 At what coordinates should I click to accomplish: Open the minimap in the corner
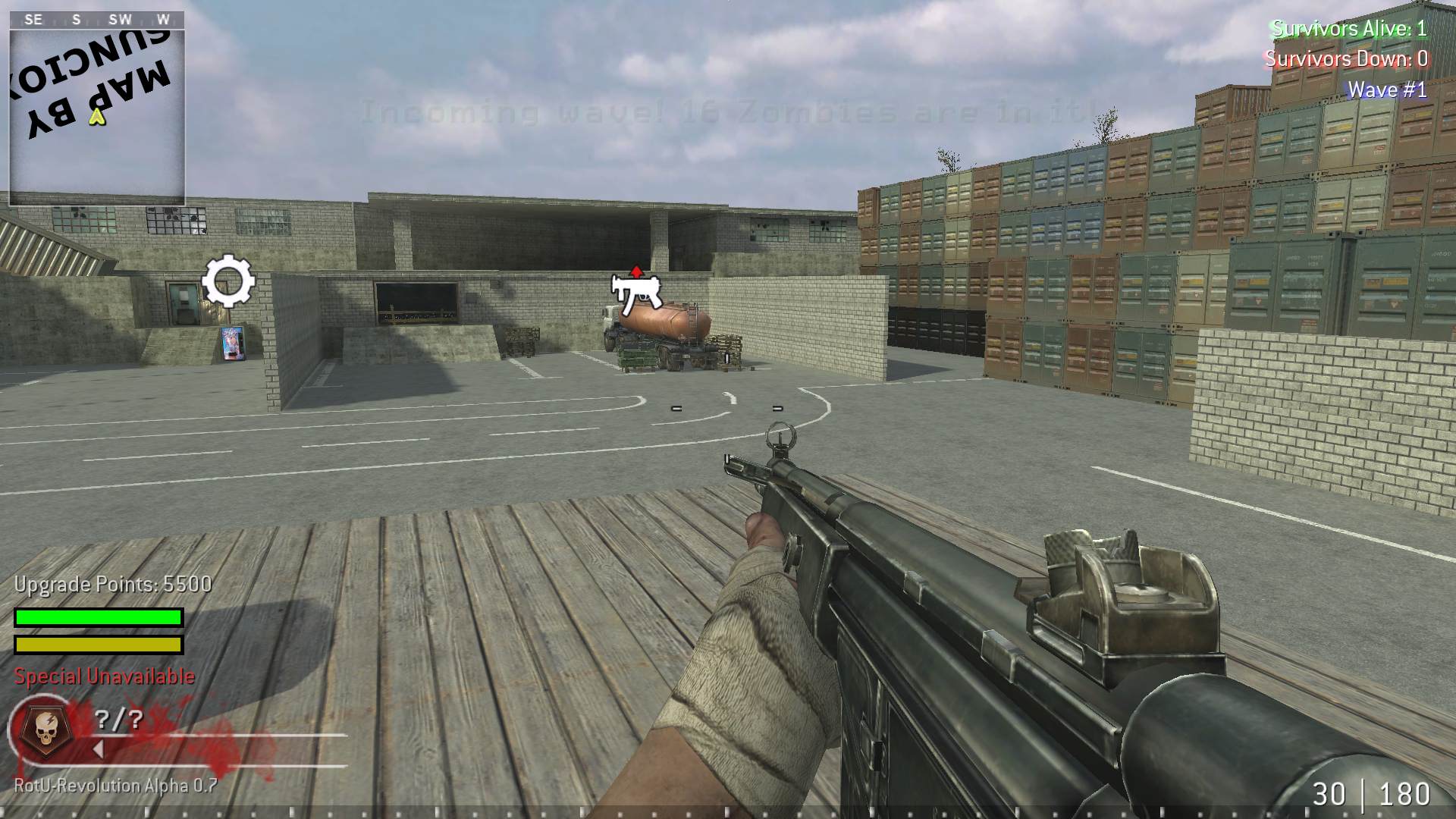(x=97, y=106)
